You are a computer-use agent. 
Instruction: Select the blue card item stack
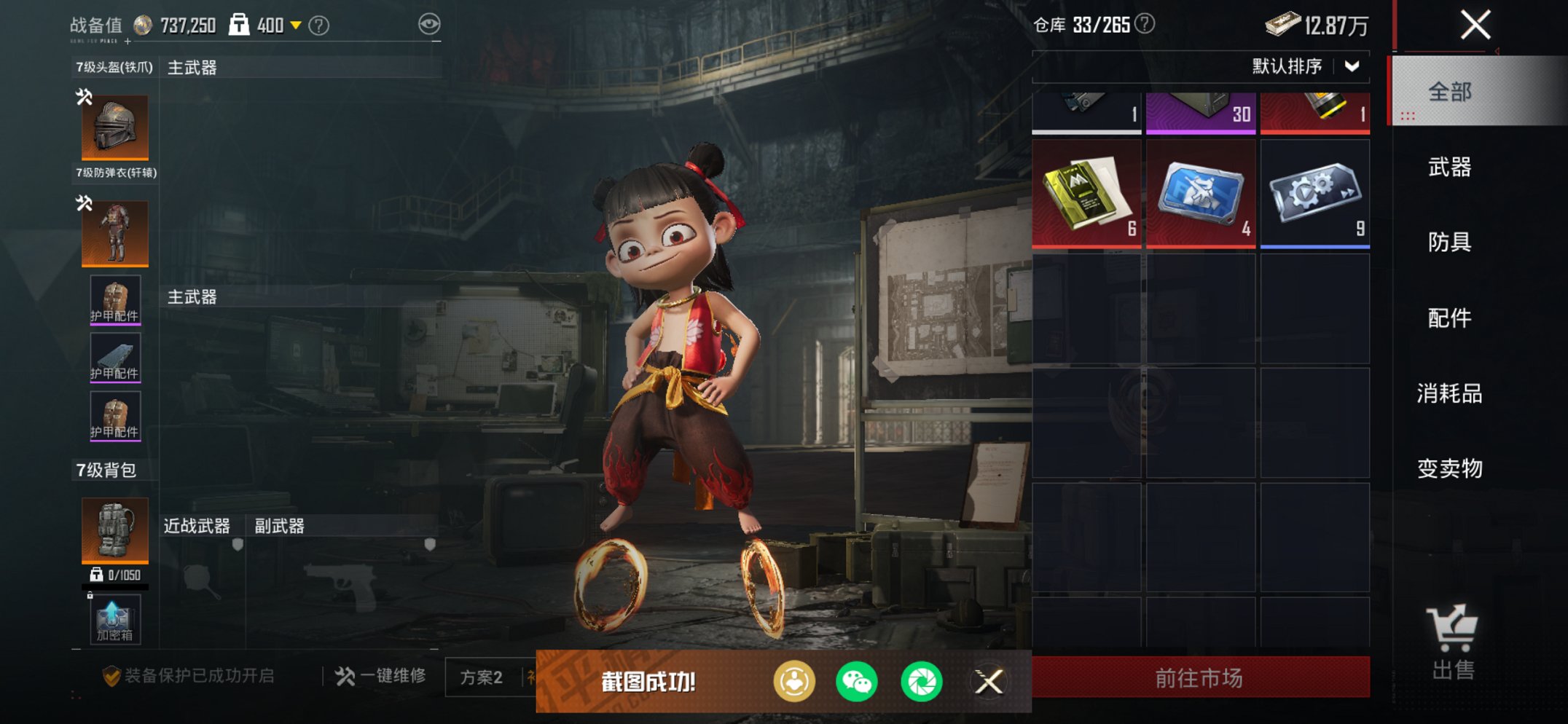click(1200, 194)
